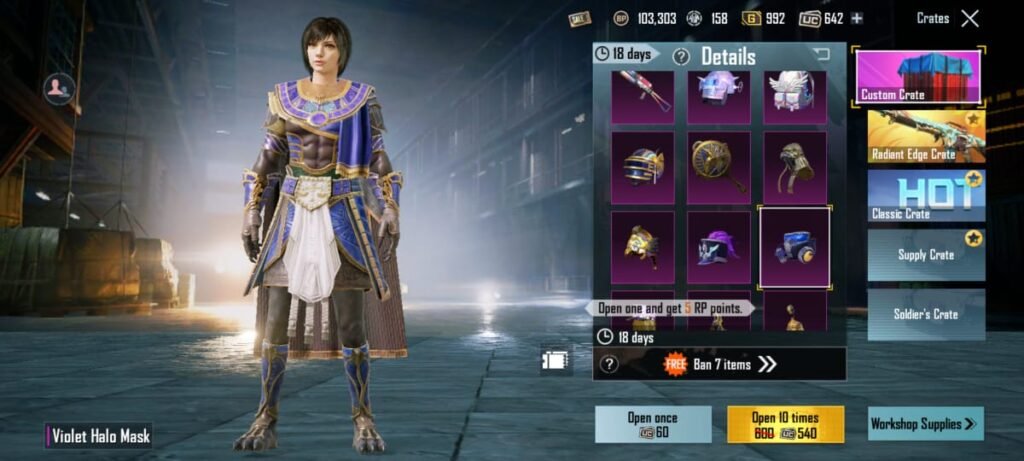Open the help icon beside Details
The width and height of the screenshot is (1024, 461).
[681, 57]
